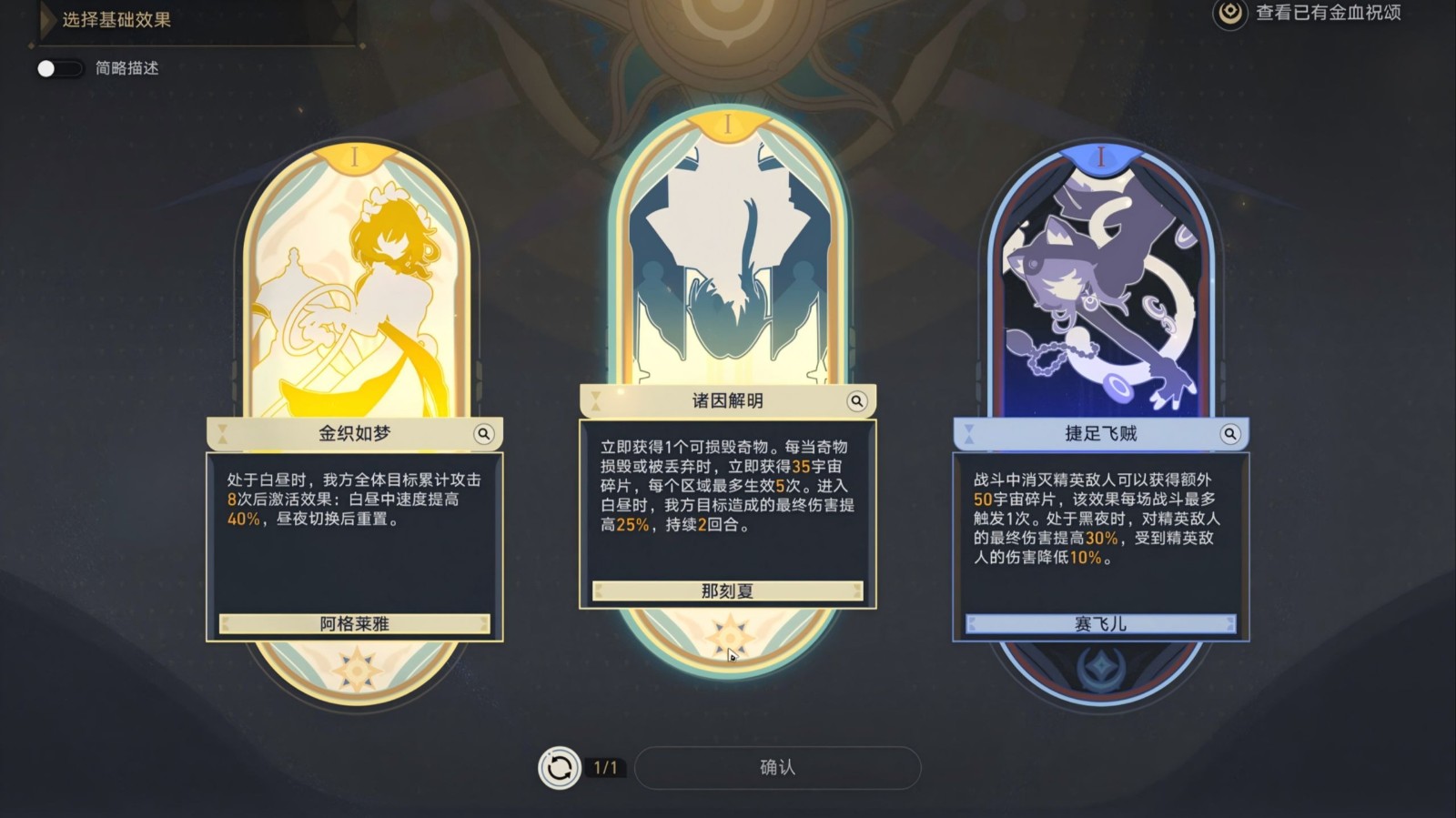Click the magnifier icon on the 金织如梦 card

point(485,434)
